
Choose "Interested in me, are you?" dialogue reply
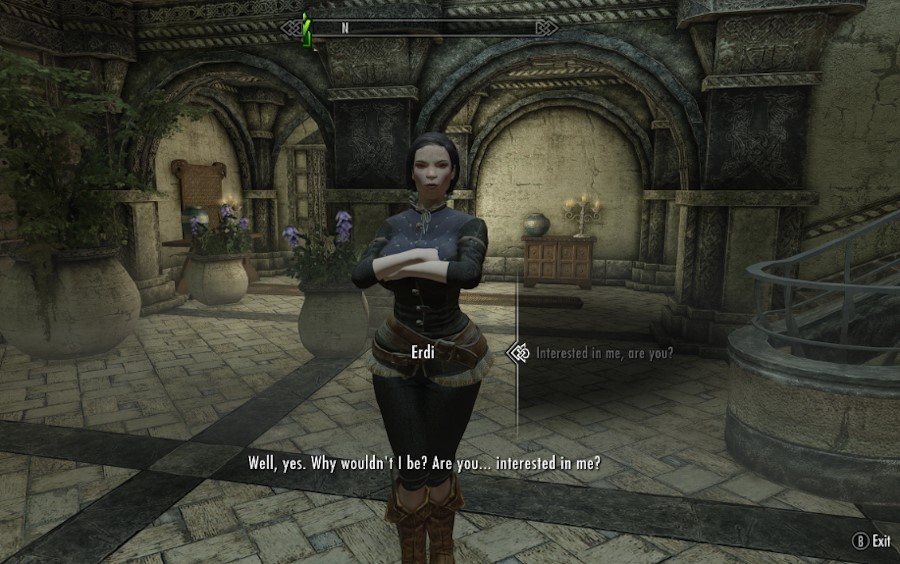(x=604, y=353)
